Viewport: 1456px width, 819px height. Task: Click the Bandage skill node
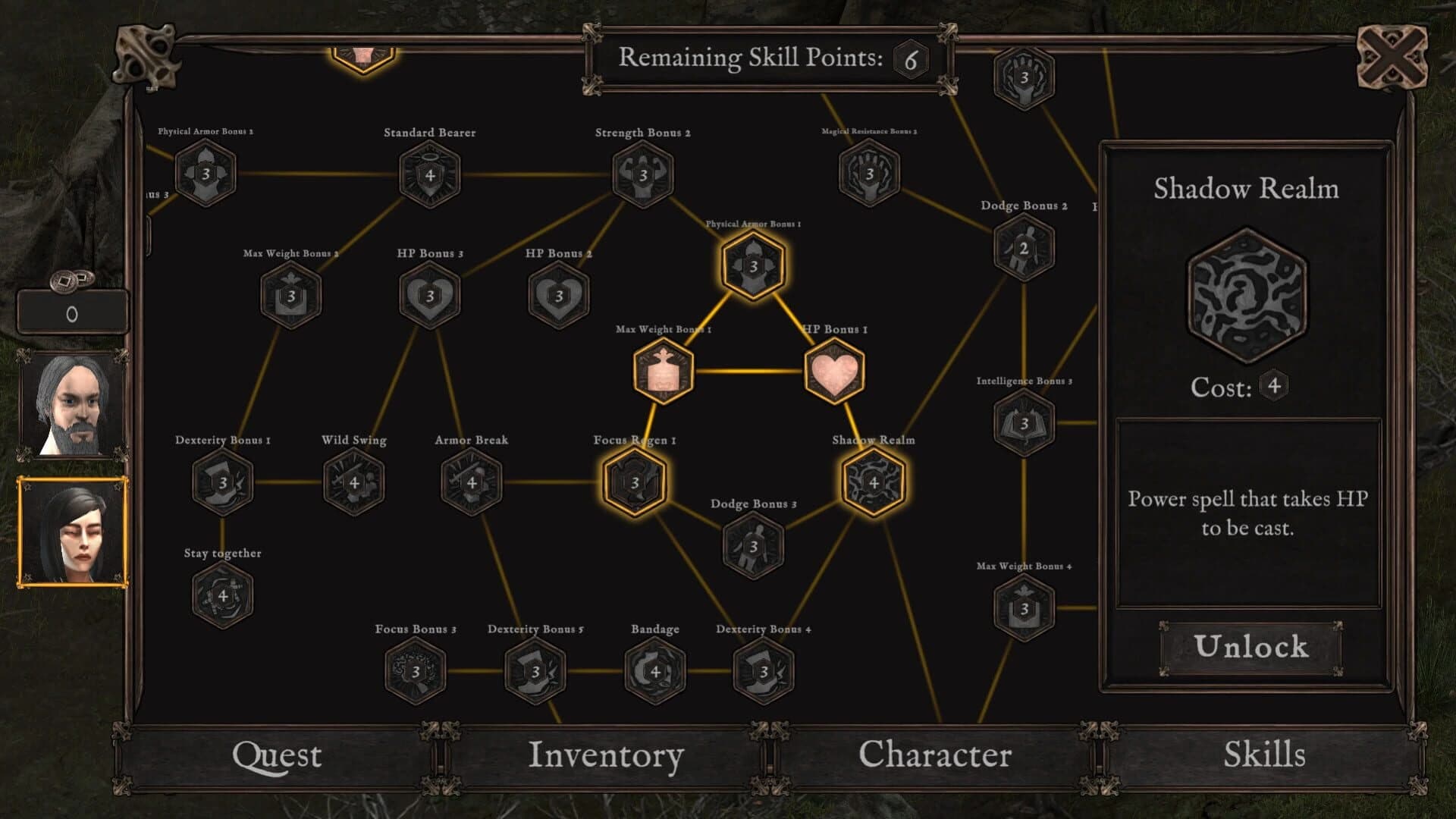(654, 672)
